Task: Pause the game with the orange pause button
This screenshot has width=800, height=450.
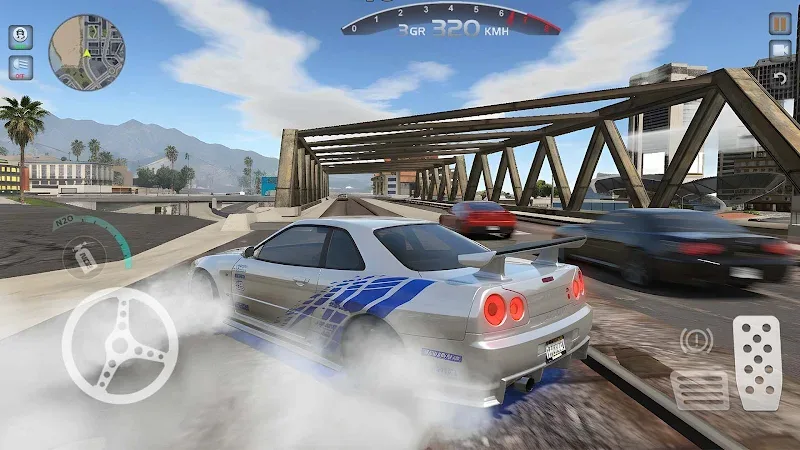Action: [x=779, y=23]
